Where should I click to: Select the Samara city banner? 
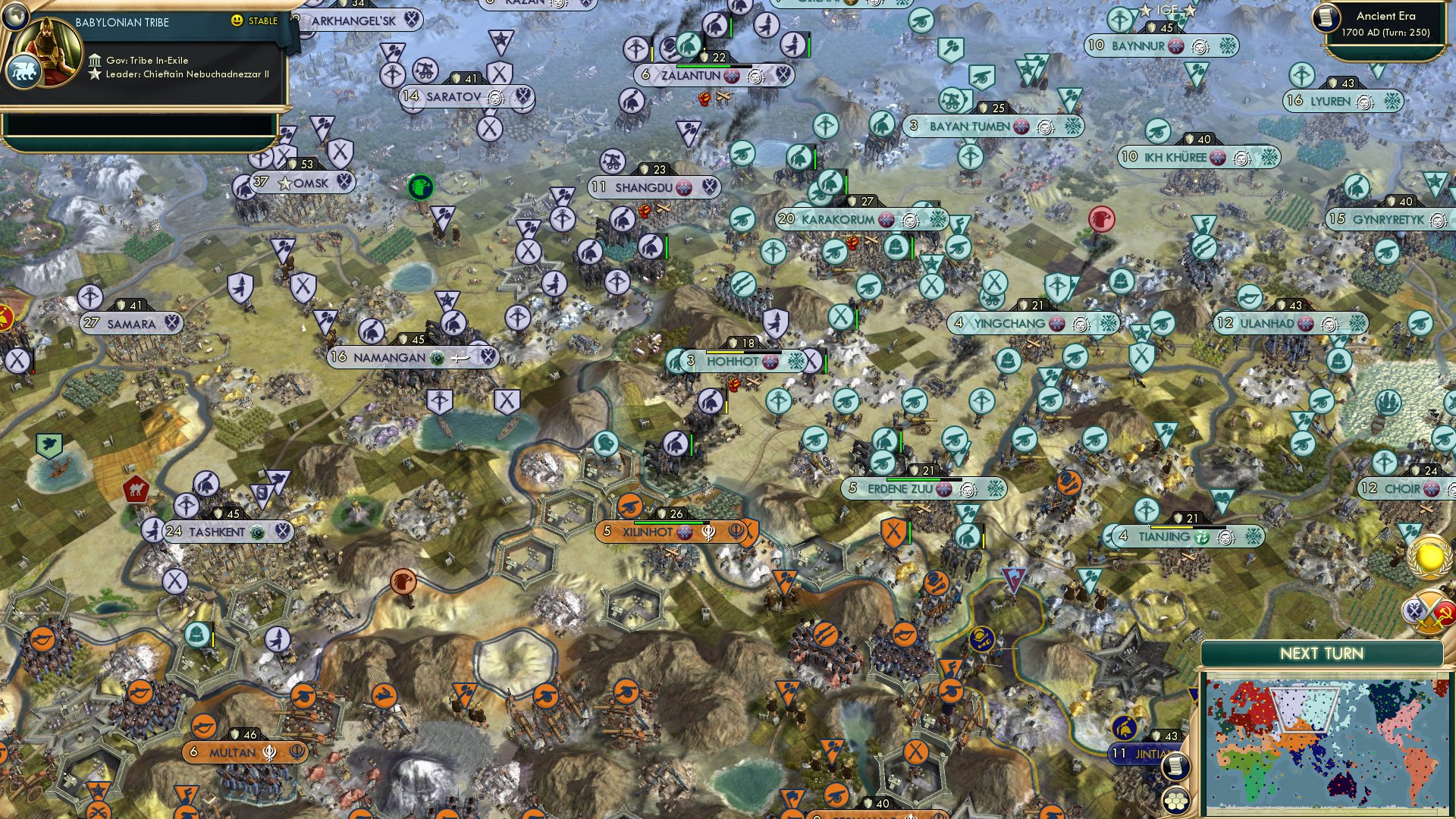[x=130, y=322]
